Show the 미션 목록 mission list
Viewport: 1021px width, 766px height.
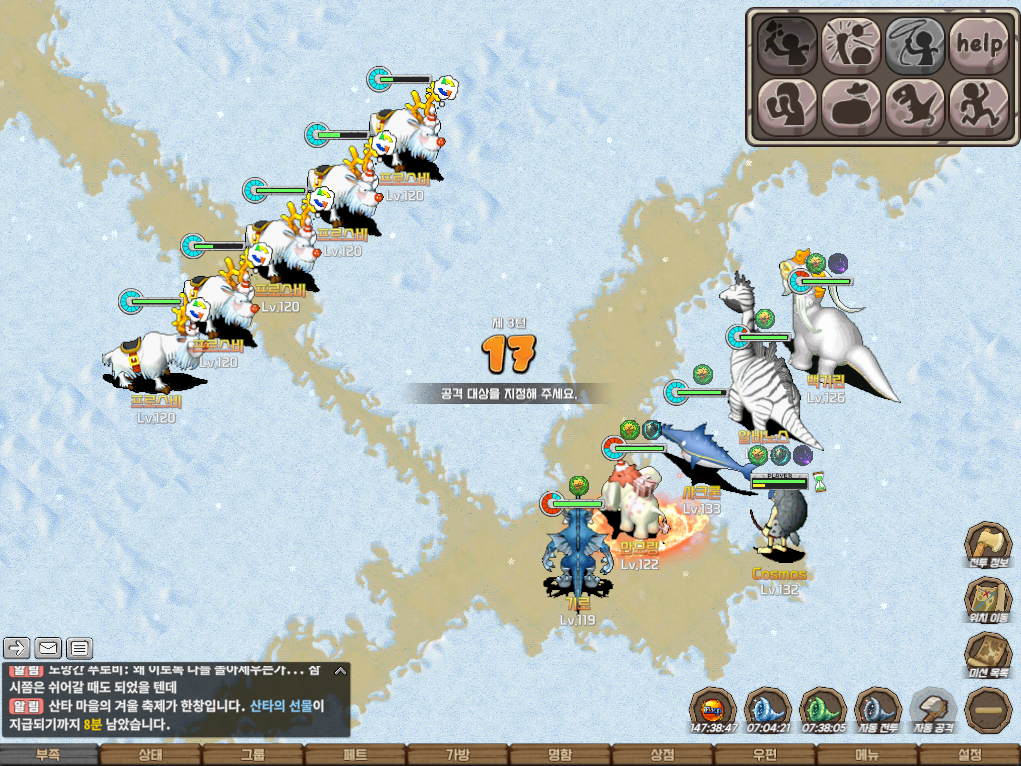coord(988,656)
